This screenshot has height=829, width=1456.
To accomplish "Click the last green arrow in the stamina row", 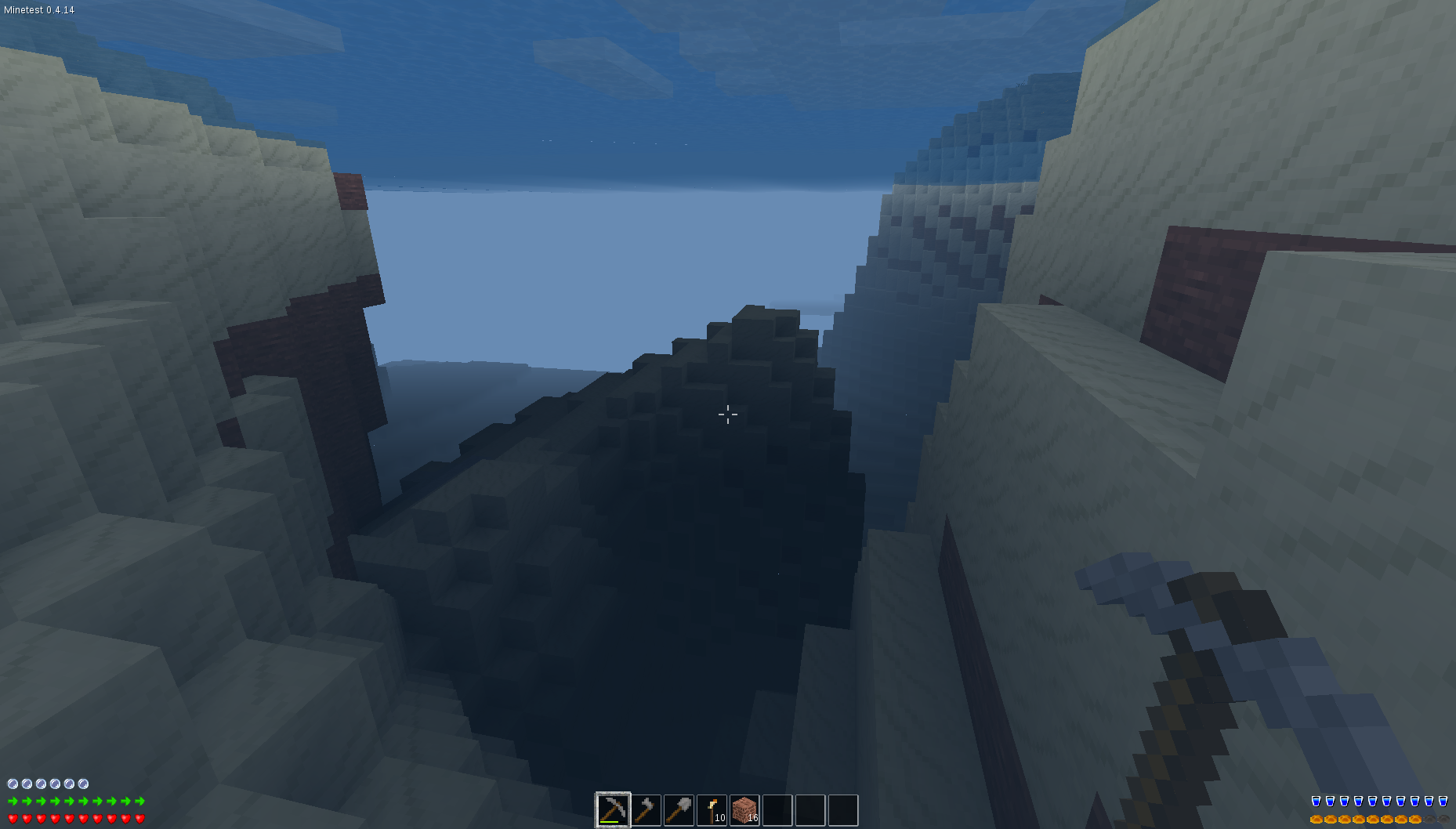I will click(x=139, y=801).
